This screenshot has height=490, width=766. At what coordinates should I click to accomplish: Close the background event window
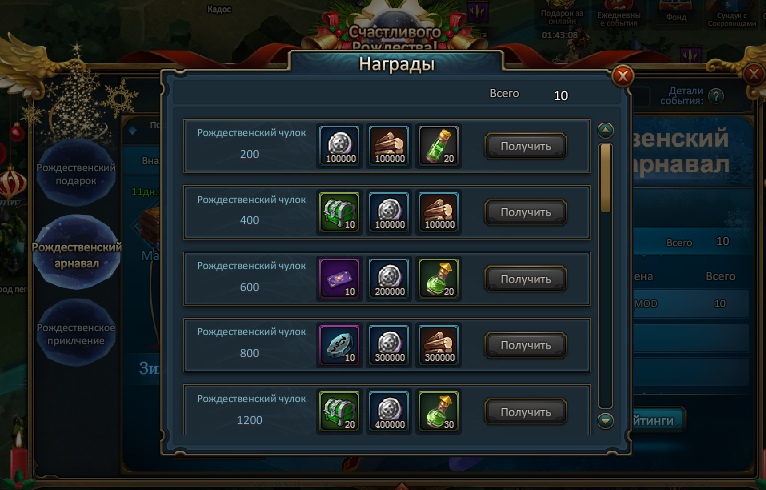click(x=754, y=73)
